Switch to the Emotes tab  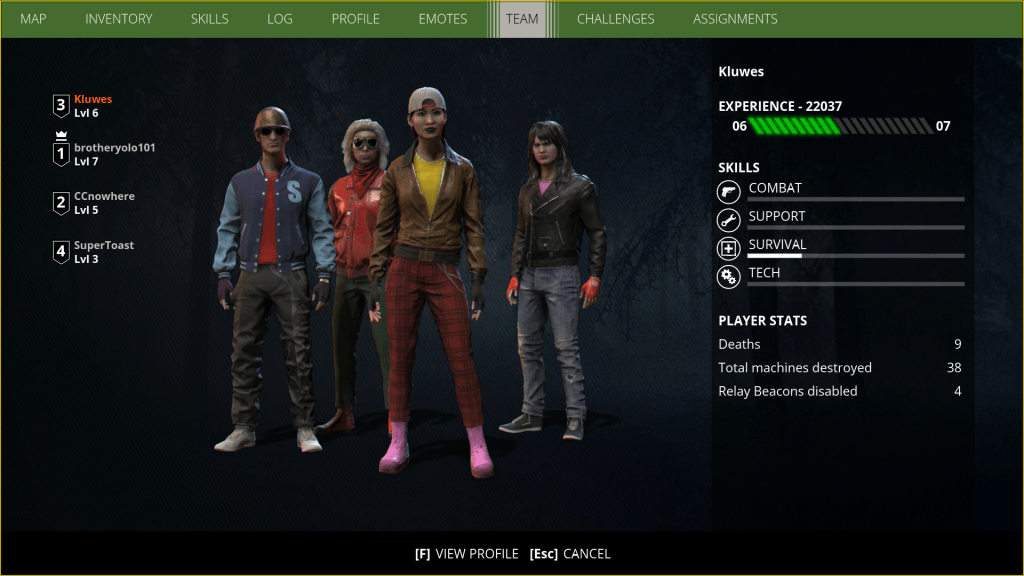coord(443,19)
